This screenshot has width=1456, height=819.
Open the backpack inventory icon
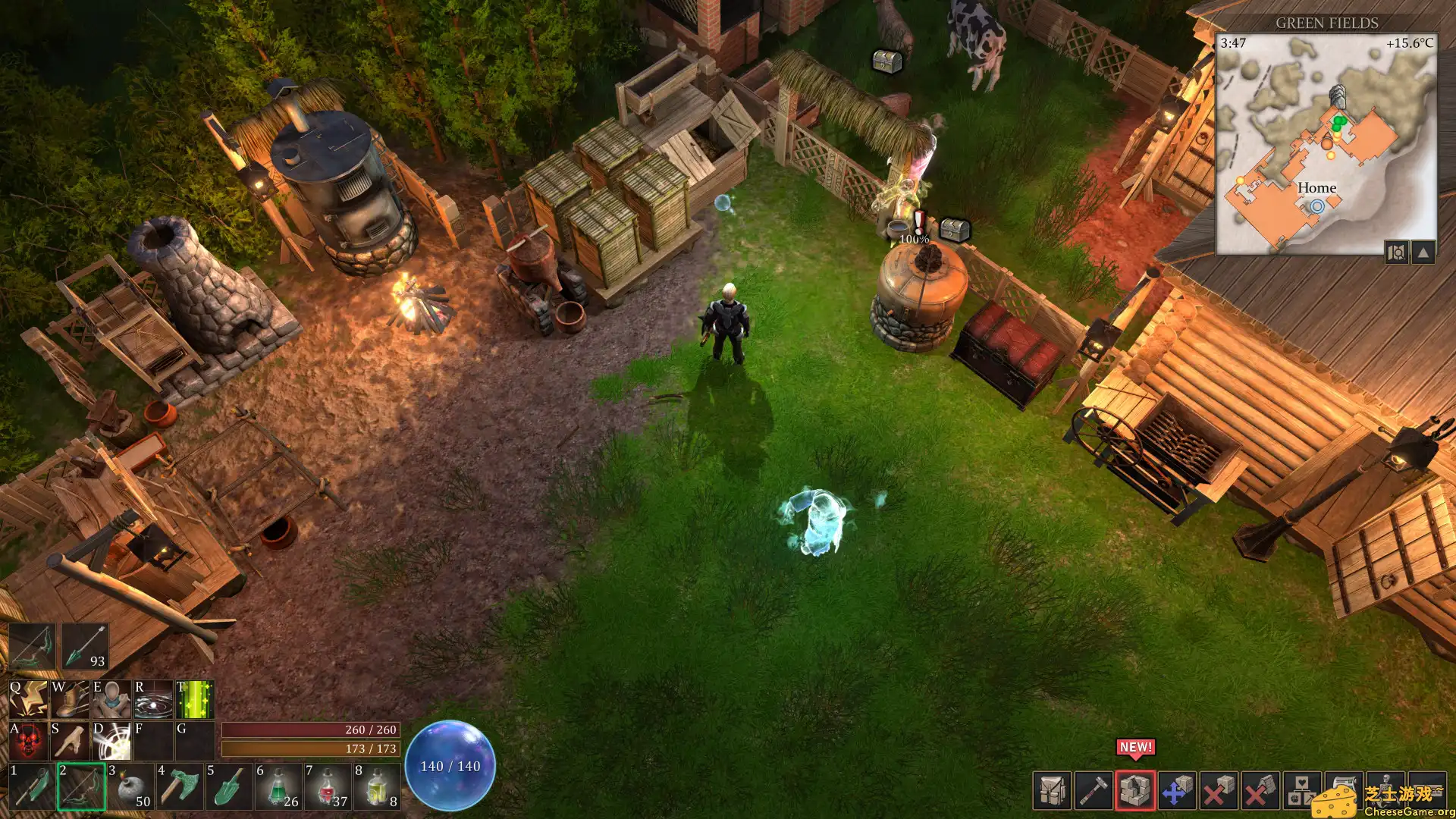click(x=1050, y=790)
